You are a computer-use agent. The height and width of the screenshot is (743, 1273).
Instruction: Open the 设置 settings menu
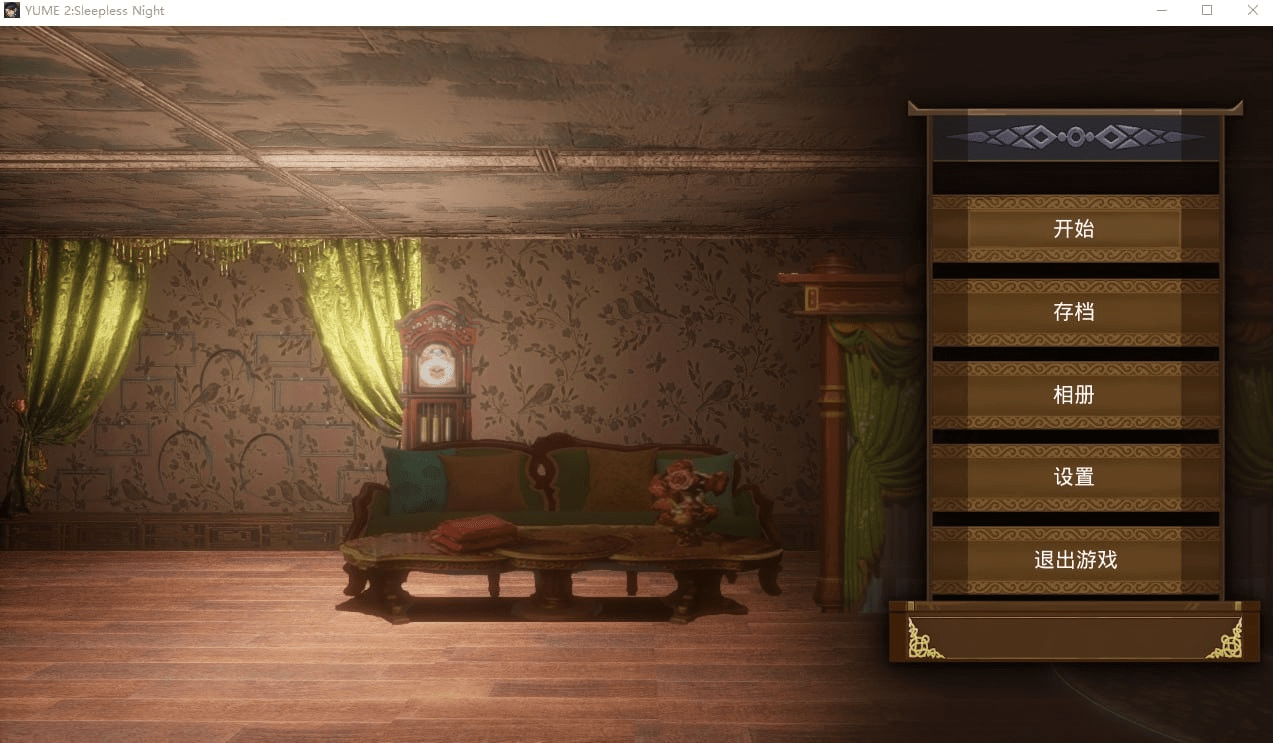coord(1074,478)
